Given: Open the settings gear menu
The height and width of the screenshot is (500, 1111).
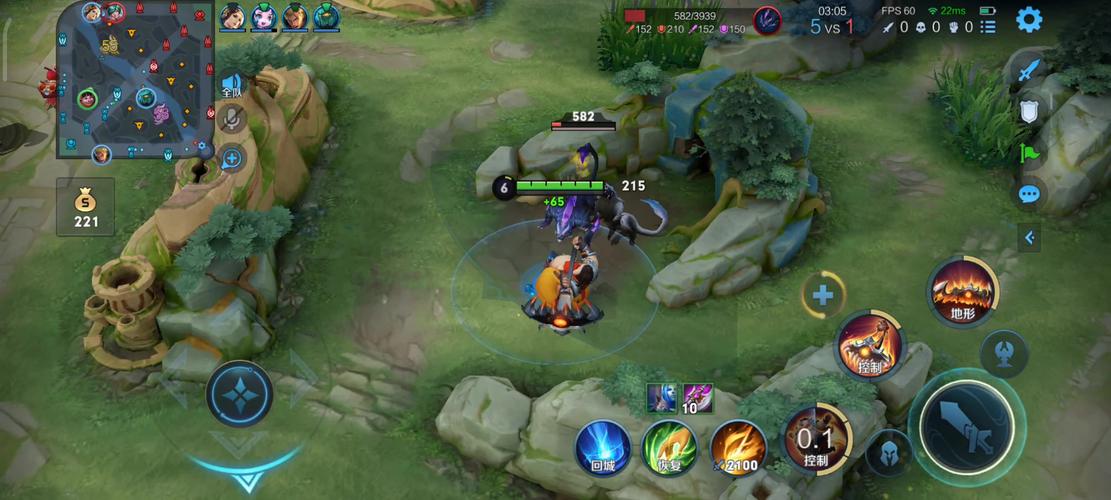Looking at the screenshot, I should click(x=1029, y=19).
